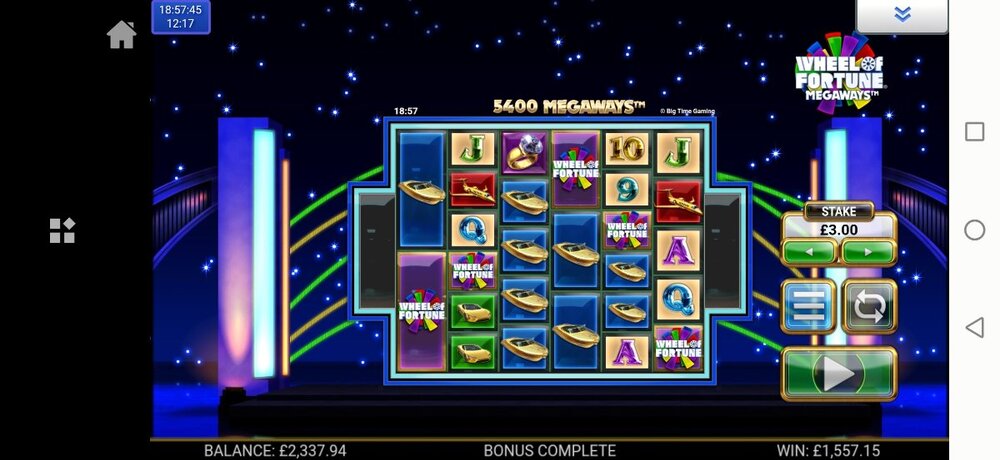Go to the home lobby icon
The height and width of the screenshot is (460, 1000).
click(x=121, y=35)
